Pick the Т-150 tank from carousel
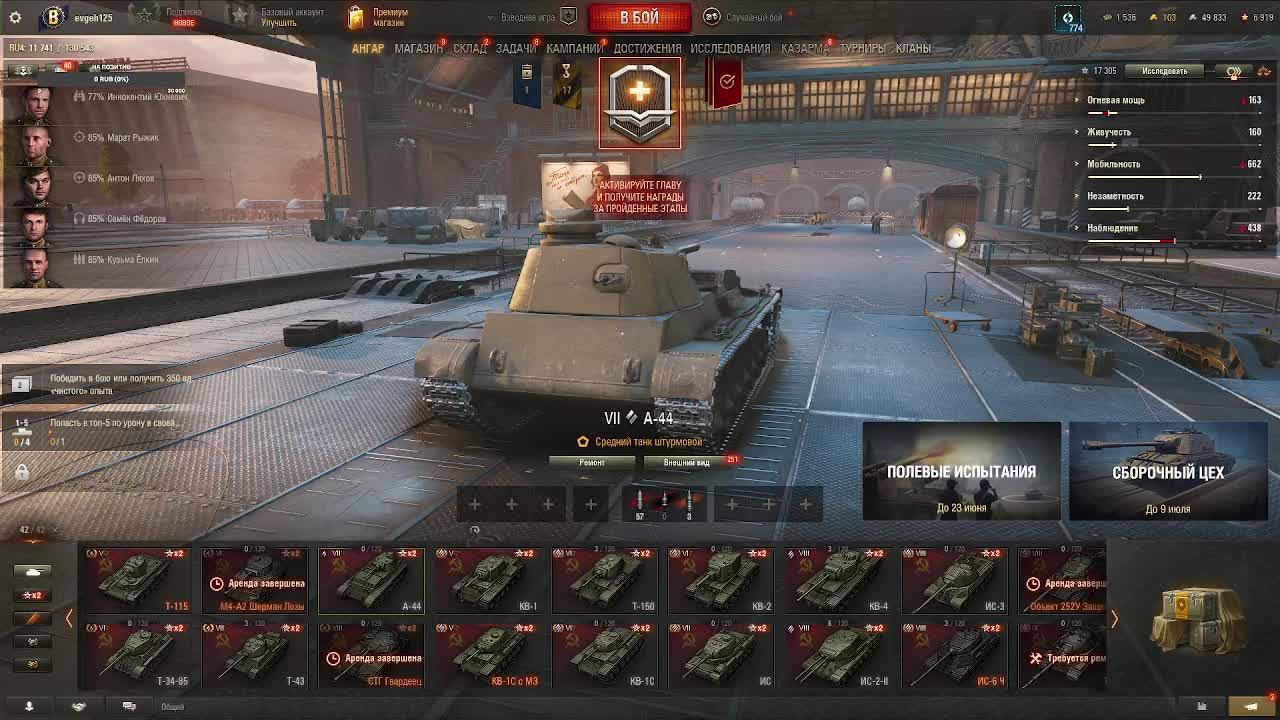1280x720 pixels. click(605, 580)
